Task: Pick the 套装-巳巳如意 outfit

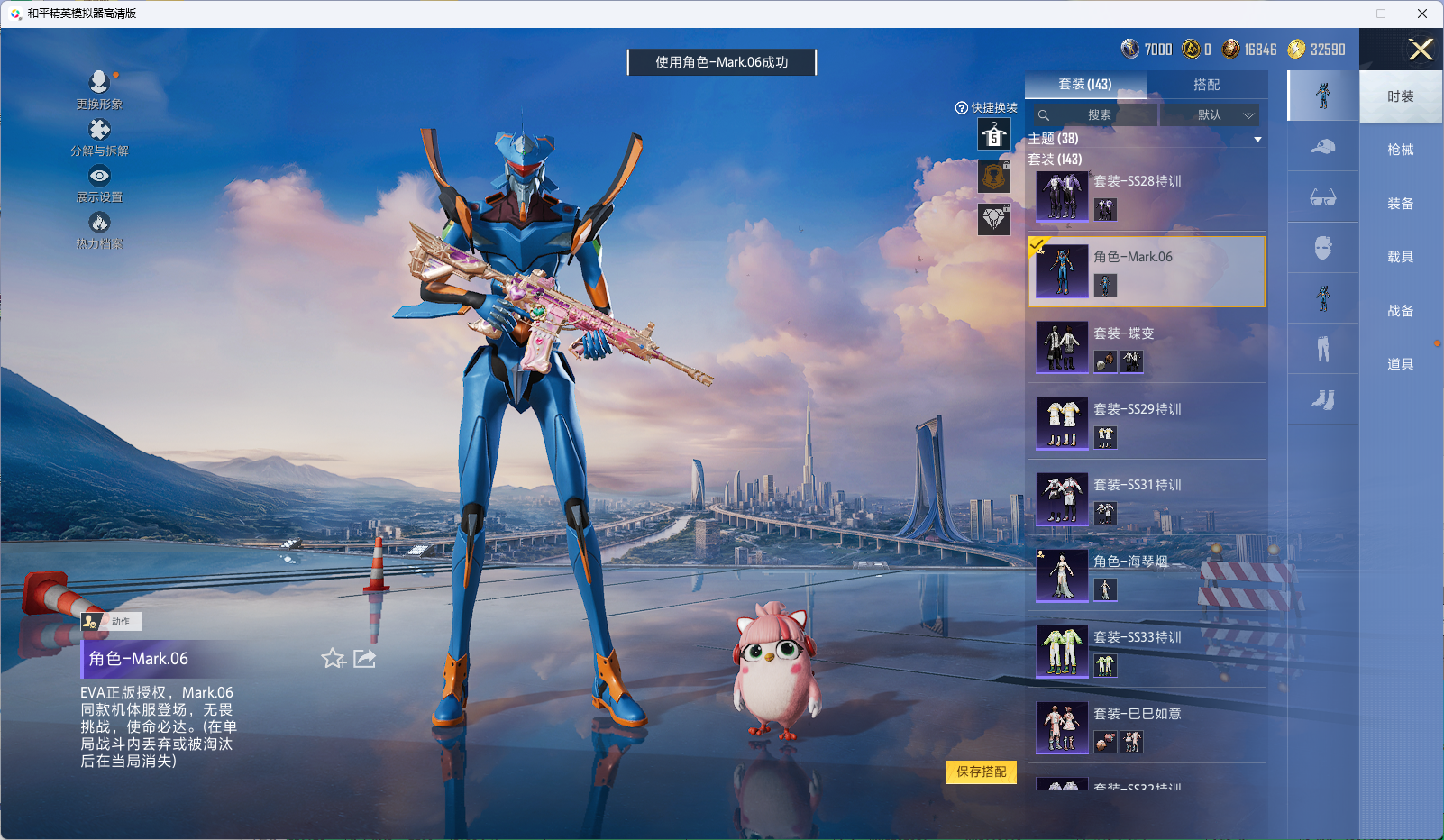Action: pos(1147,728)
